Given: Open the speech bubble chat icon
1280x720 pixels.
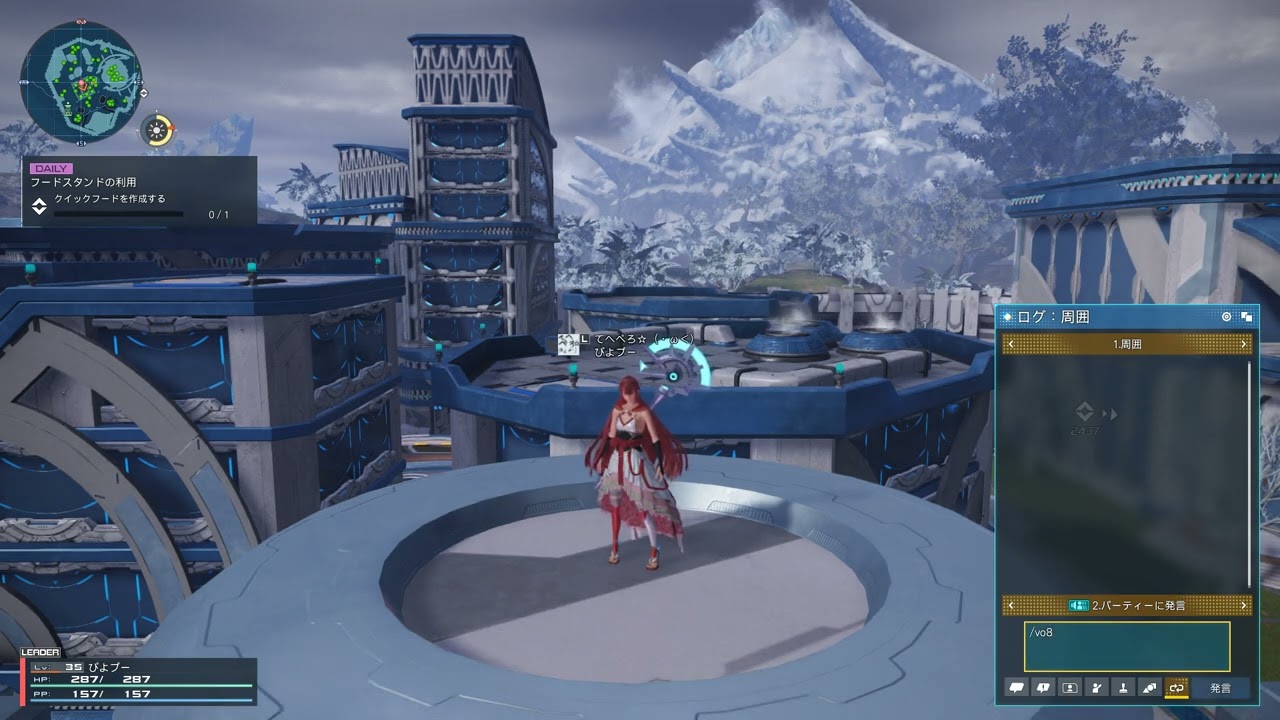Looking at the screenshot, I should pos(1018,688).
